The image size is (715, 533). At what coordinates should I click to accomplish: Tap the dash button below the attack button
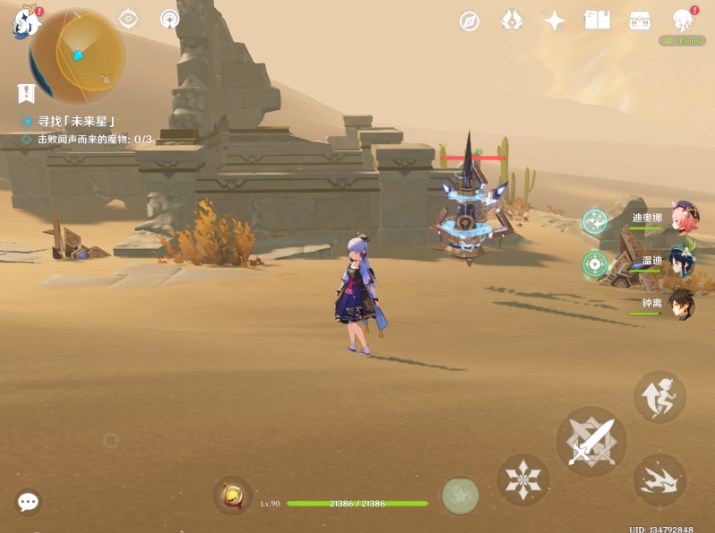pos(659,479)
